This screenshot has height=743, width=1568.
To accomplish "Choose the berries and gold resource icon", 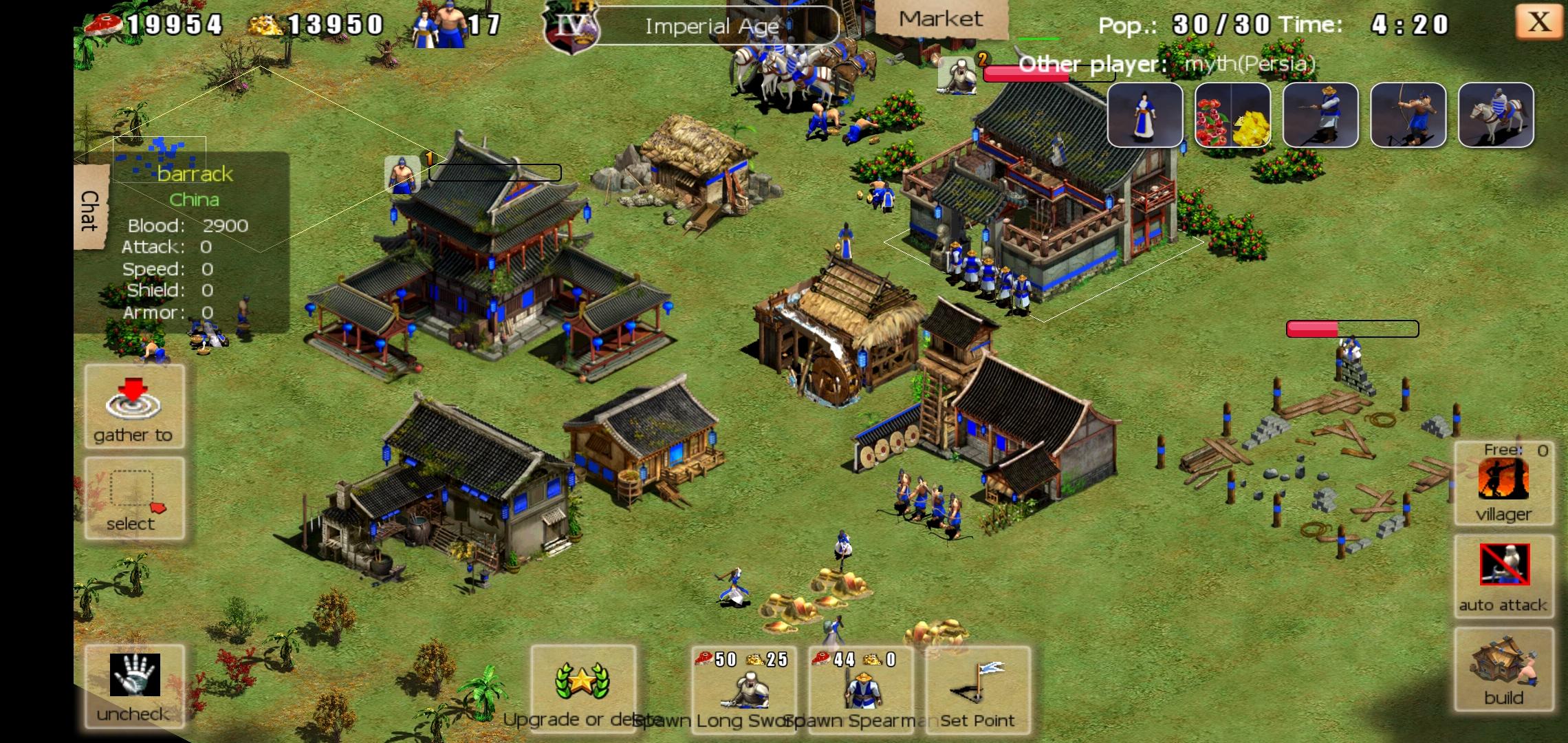I will point(1232,115).
